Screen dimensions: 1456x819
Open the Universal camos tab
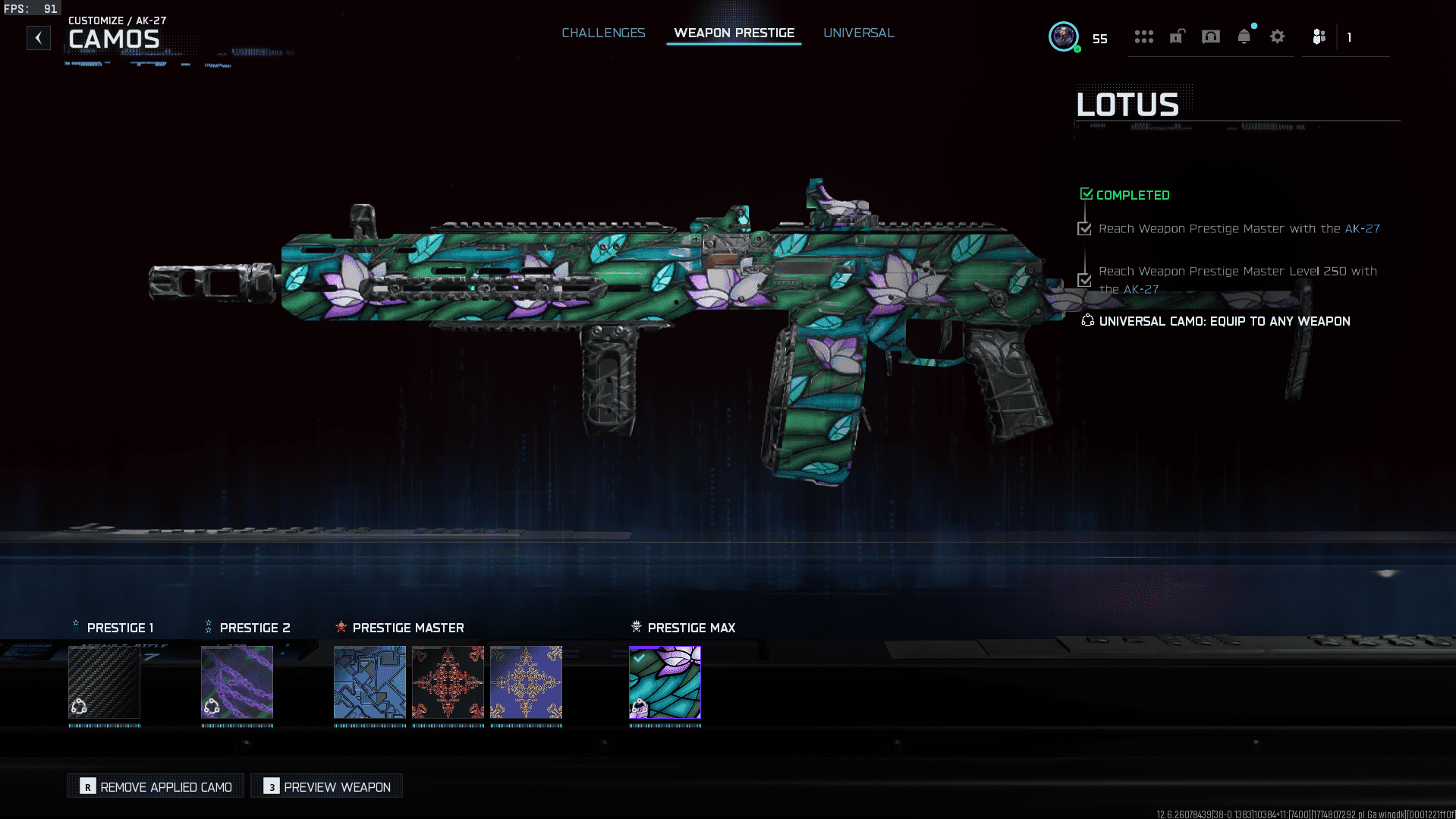tap(858, 33)
